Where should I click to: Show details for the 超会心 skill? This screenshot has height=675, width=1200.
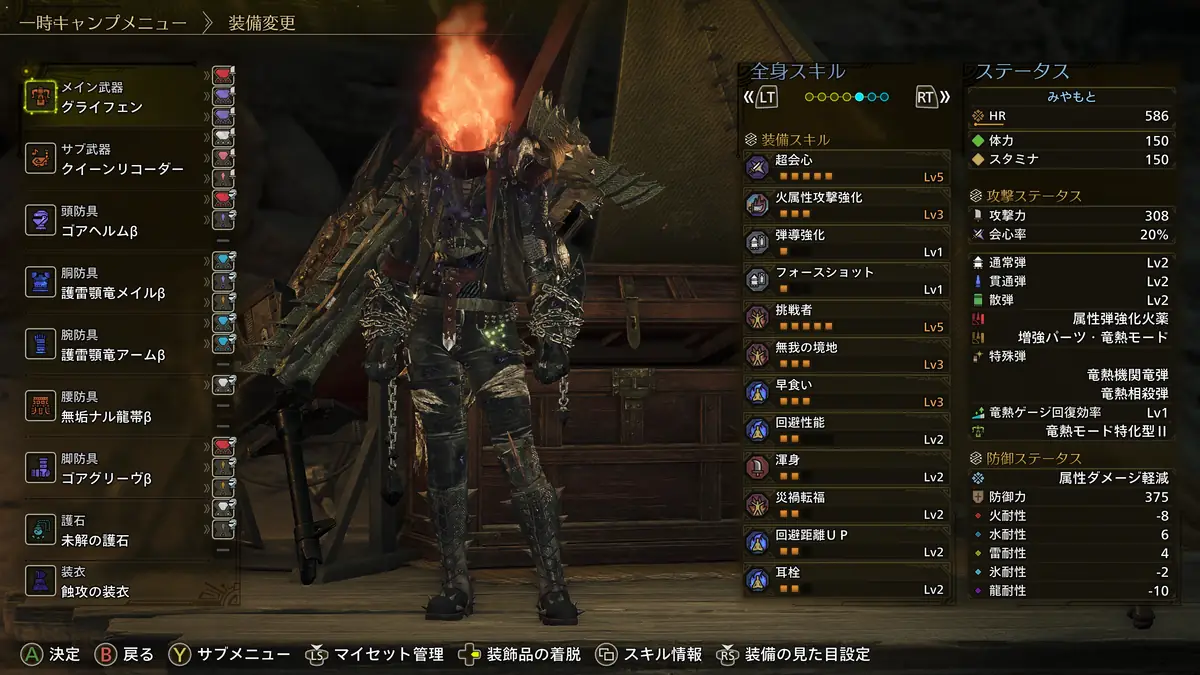click(846, 168)
